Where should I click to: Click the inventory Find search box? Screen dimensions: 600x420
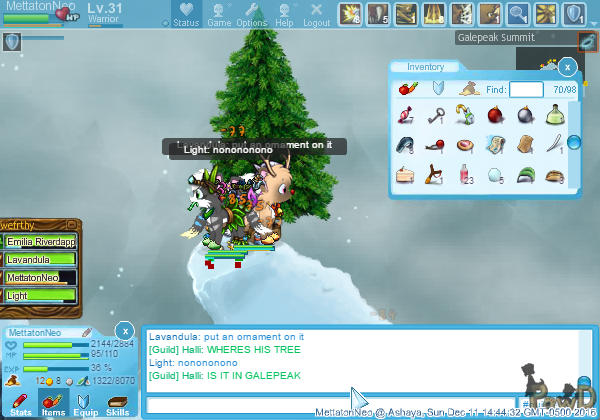526,90
